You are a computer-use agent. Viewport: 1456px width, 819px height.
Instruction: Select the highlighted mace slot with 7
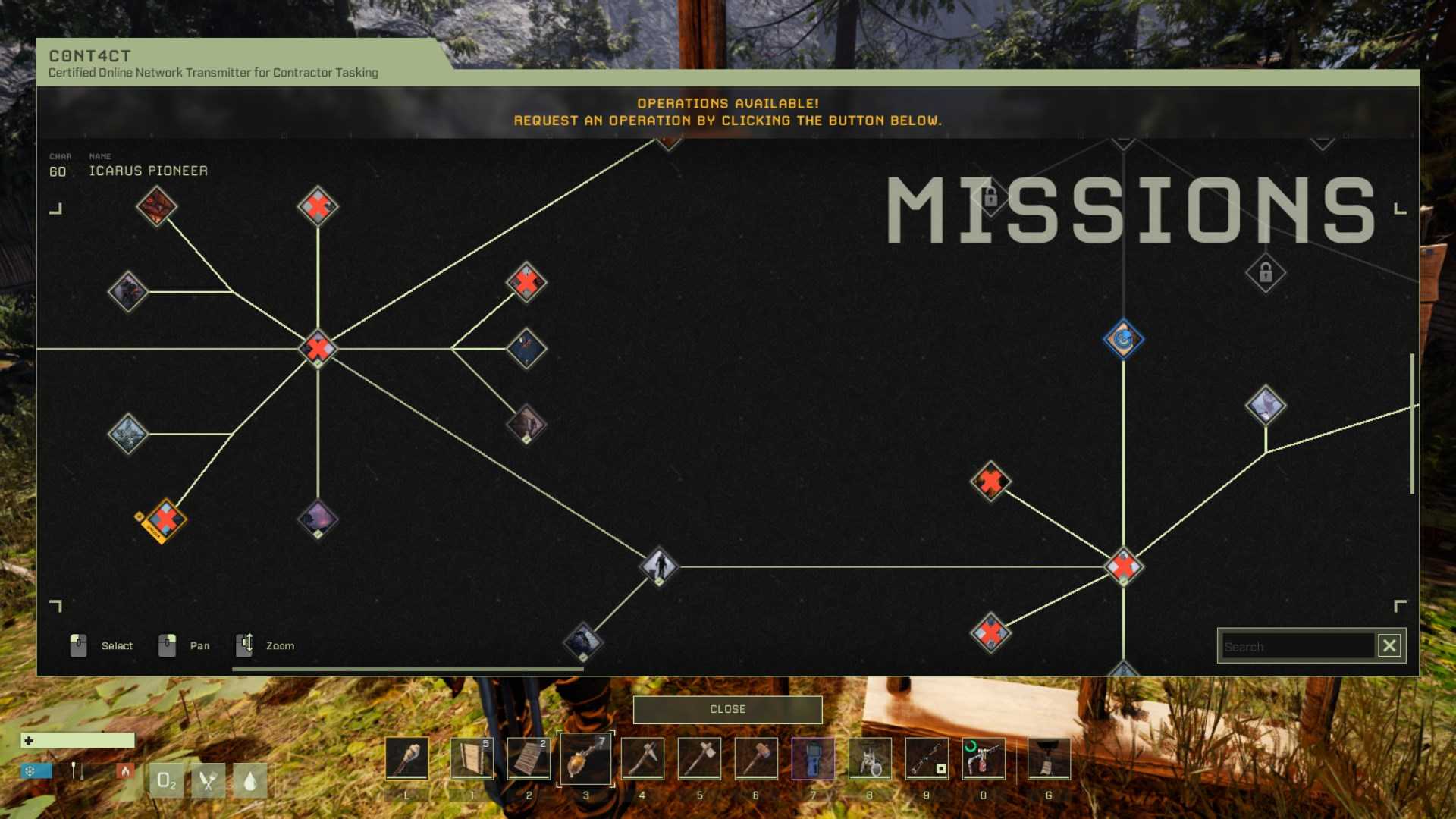pos(585,758)
